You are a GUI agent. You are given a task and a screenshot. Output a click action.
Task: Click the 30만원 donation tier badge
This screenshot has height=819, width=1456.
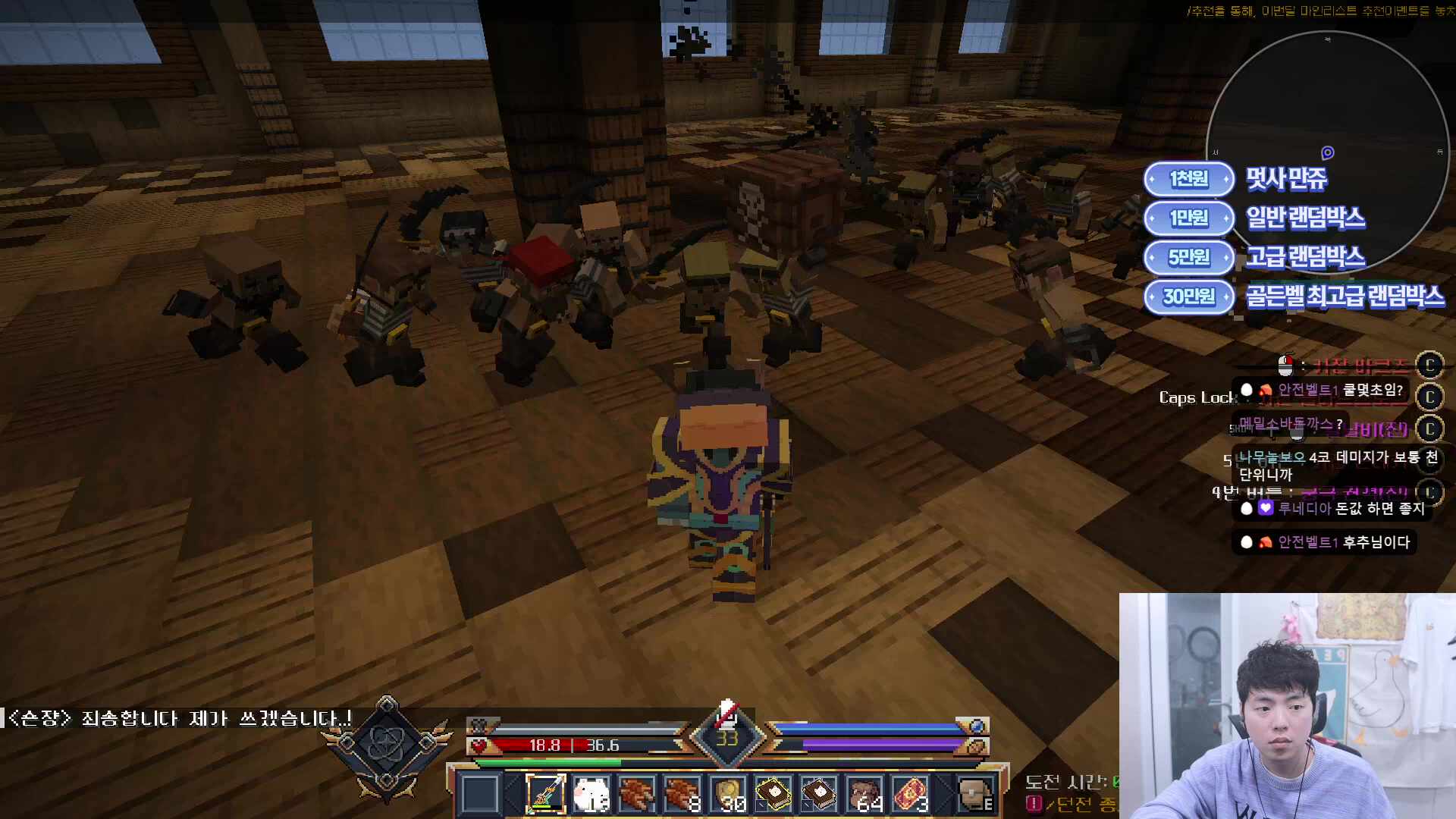click(x=1188, y=297)
